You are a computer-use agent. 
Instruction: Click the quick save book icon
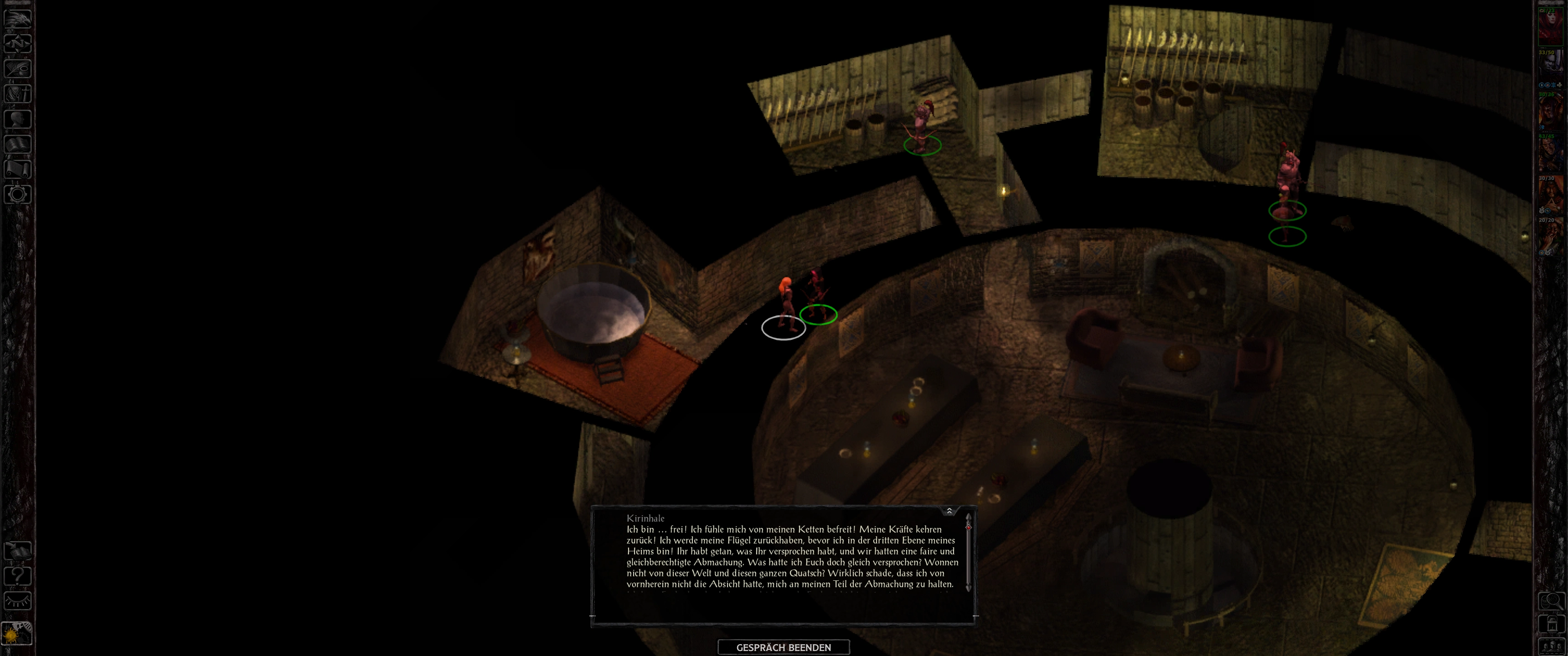pos(18,551)
